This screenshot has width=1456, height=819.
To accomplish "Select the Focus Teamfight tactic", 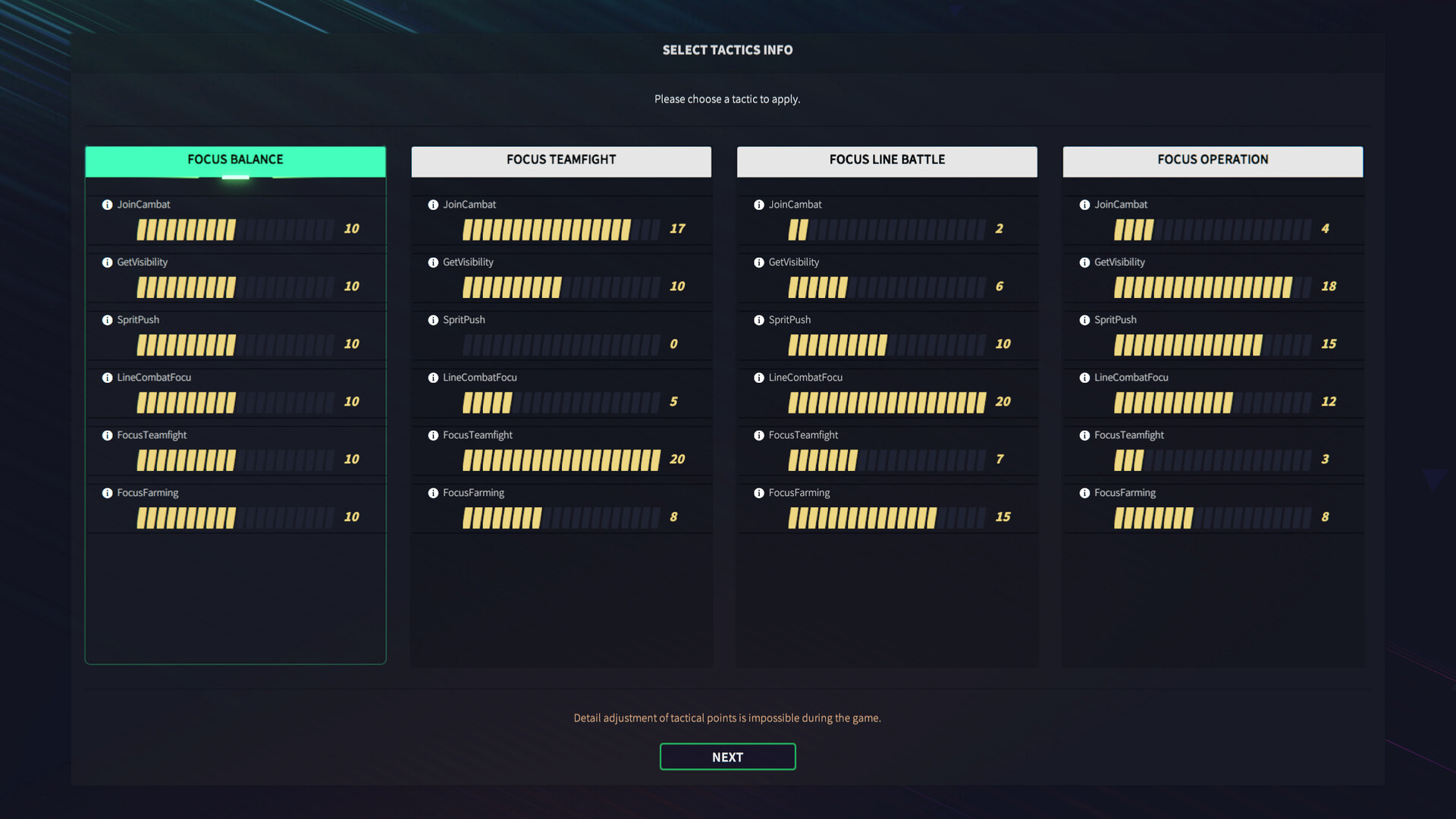I will (561, 160).
